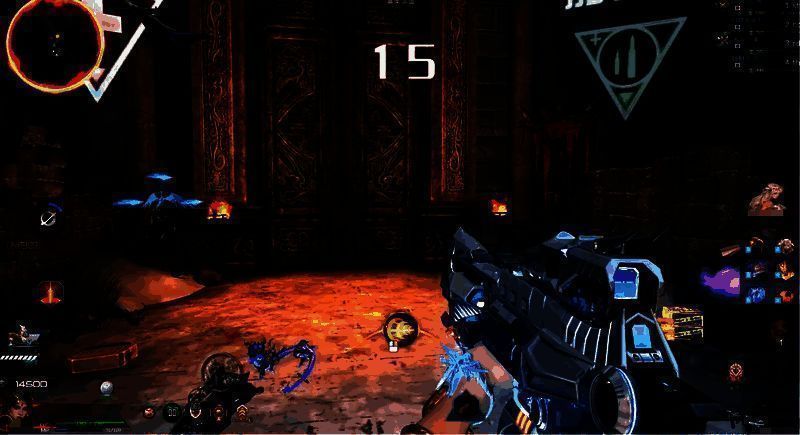800x435 pixels.
Task: Select the red candle icon
Action: 50,293
